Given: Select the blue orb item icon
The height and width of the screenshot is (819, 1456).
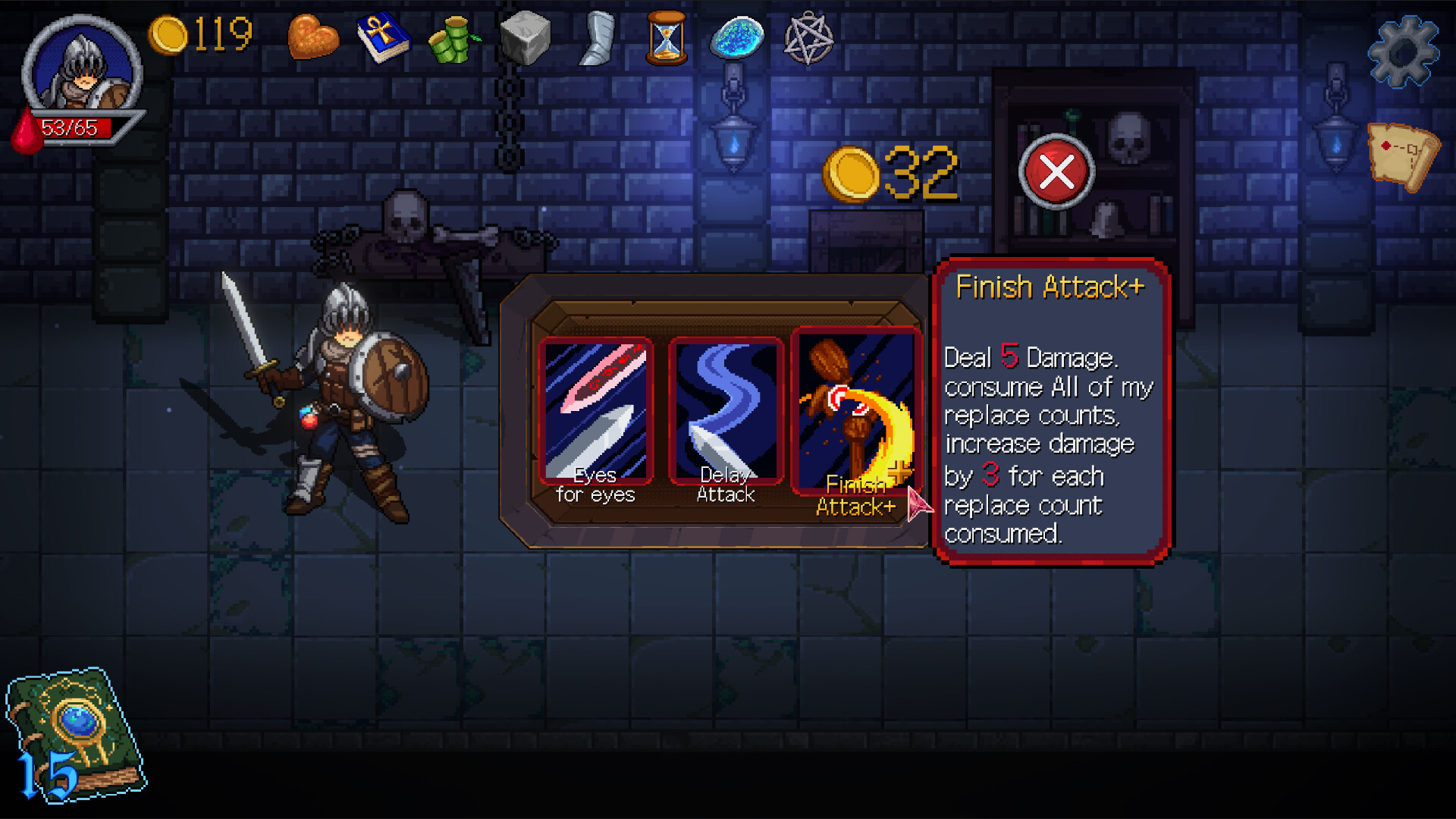Looking at the screenshot, I should [735, 36].
